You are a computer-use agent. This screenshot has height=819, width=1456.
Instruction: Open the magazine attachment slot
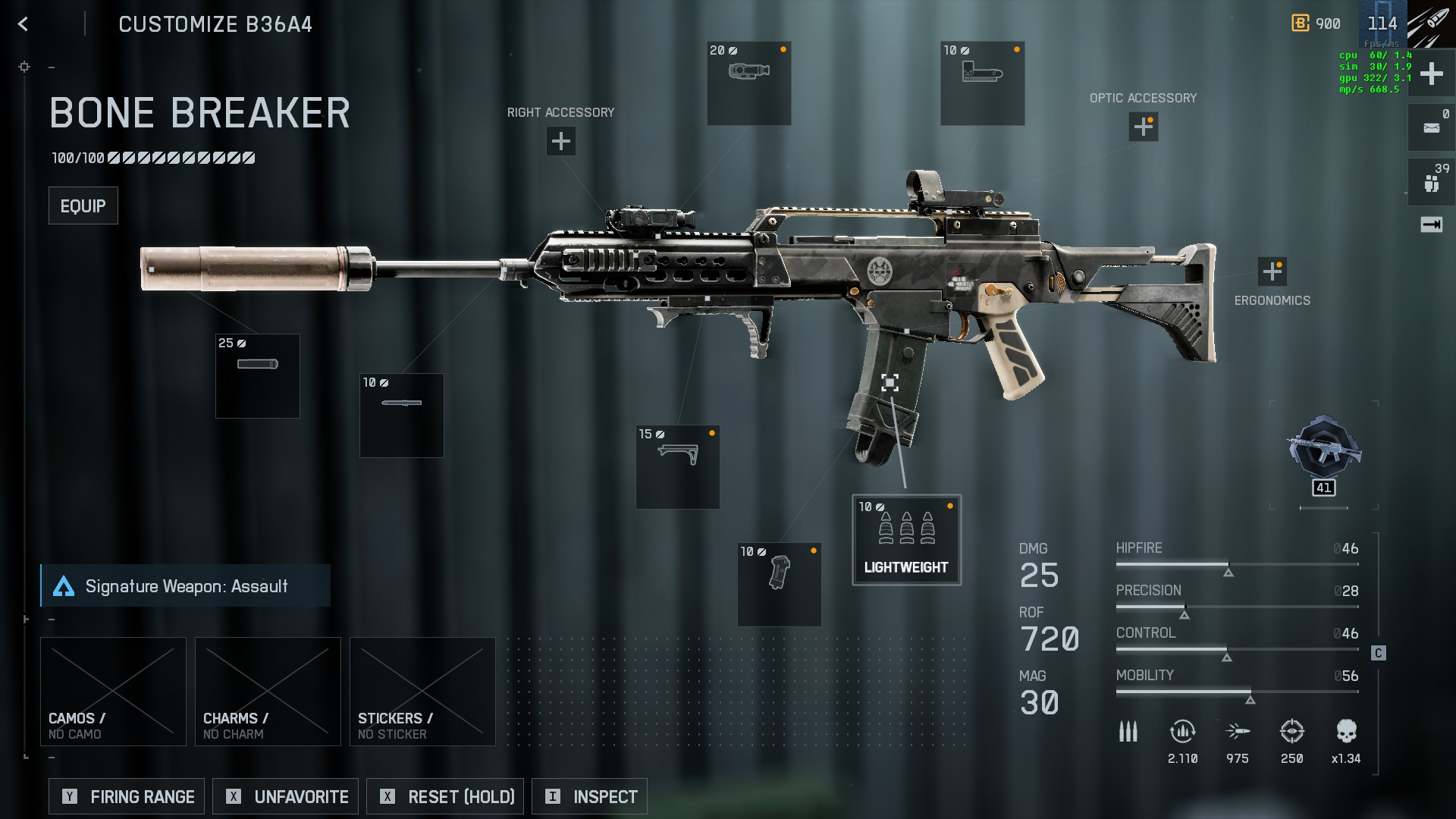click(780, 585)
